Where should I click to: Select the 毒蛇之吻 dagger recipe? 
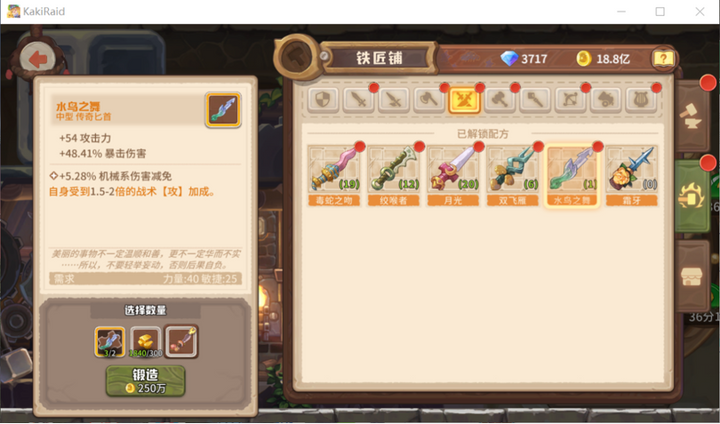click(x=332, y=172)
